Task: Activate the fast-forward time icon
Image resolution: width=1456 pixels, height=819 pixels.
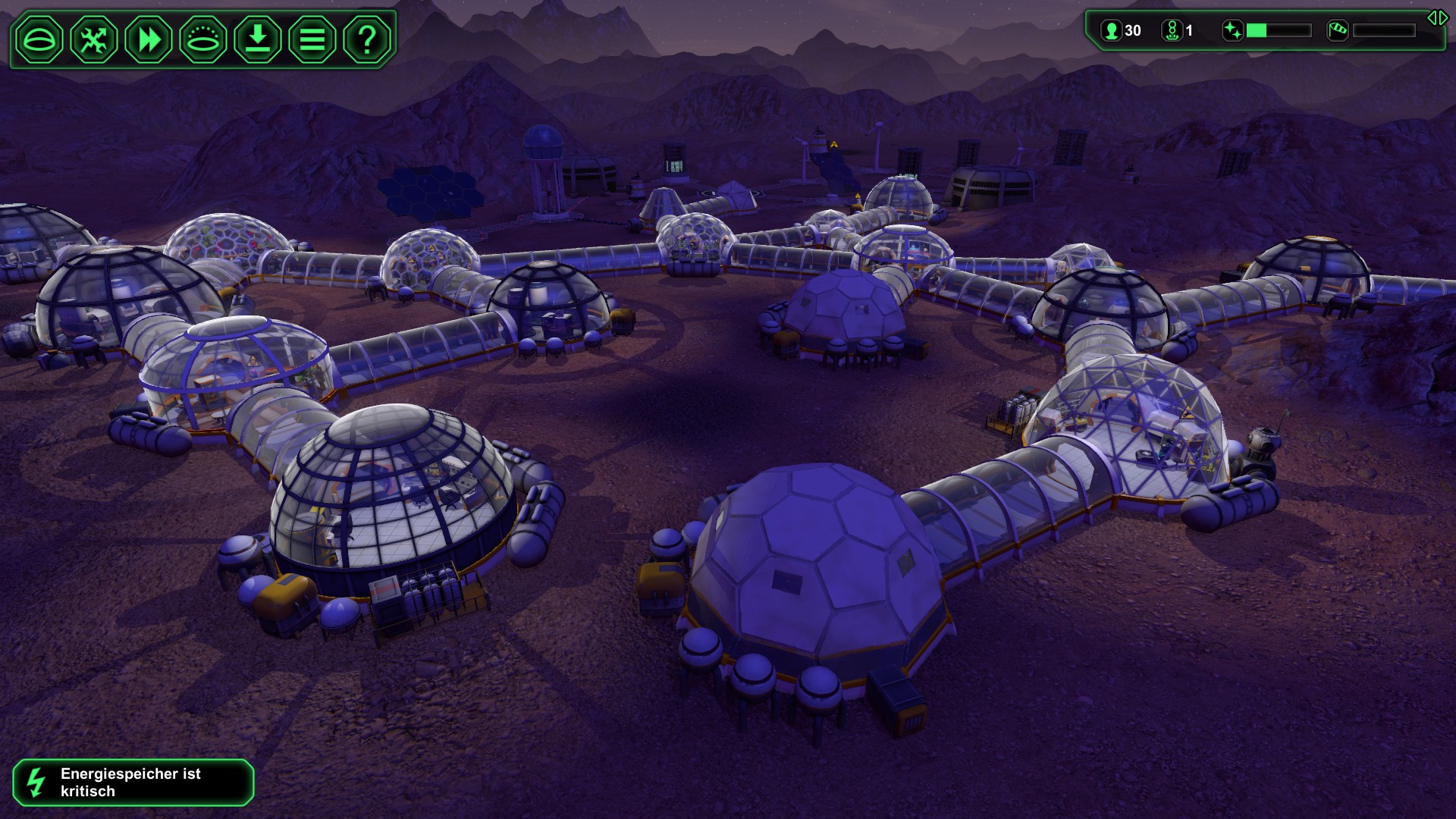Action: [x=149, y=39]
